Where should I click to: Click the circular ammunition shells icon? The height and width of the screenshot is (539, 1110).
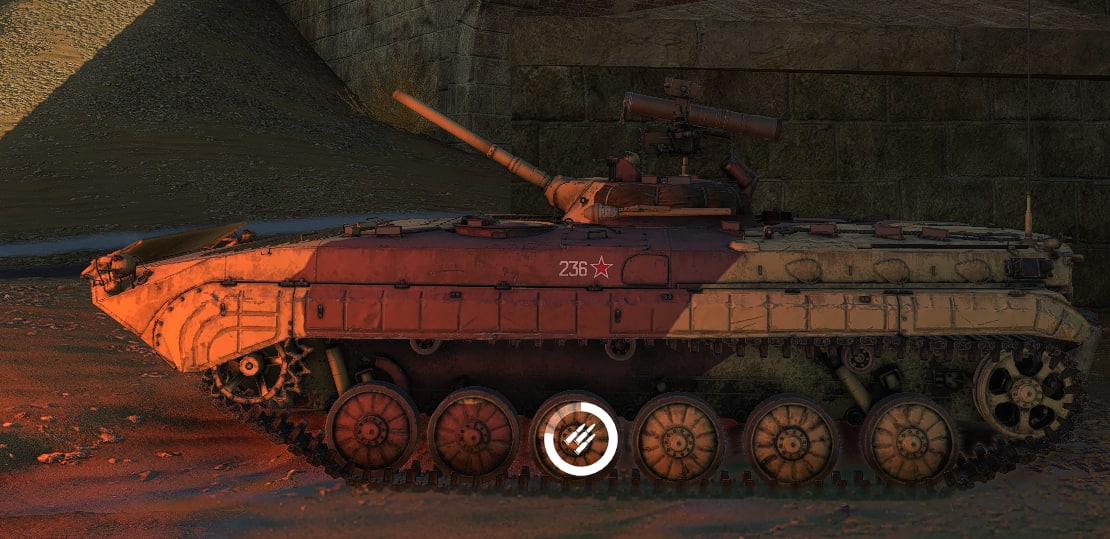pyautogui.click(x=580, y=437)
